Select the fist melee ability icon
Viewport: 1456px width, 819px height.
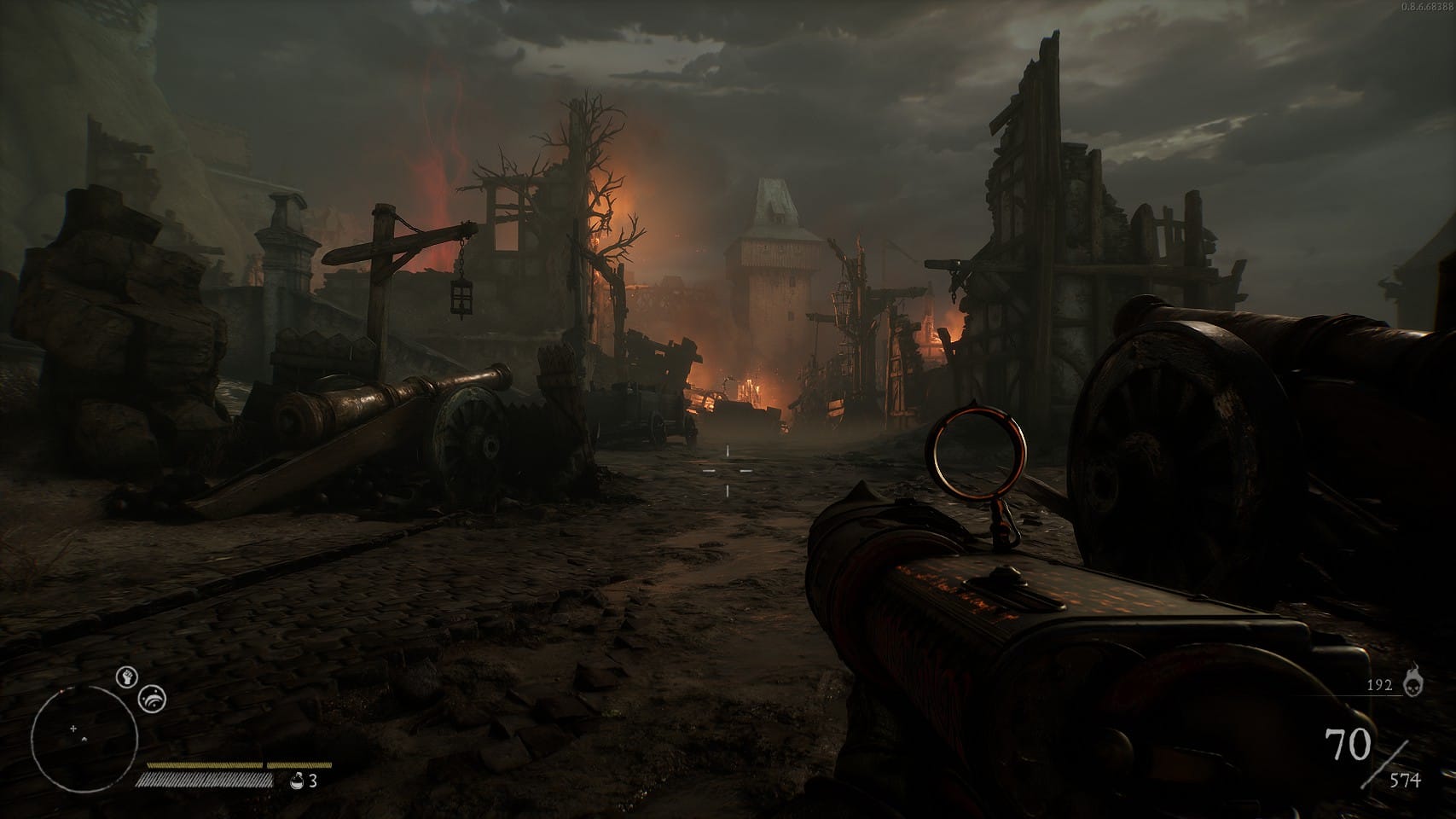coord(126,677)
